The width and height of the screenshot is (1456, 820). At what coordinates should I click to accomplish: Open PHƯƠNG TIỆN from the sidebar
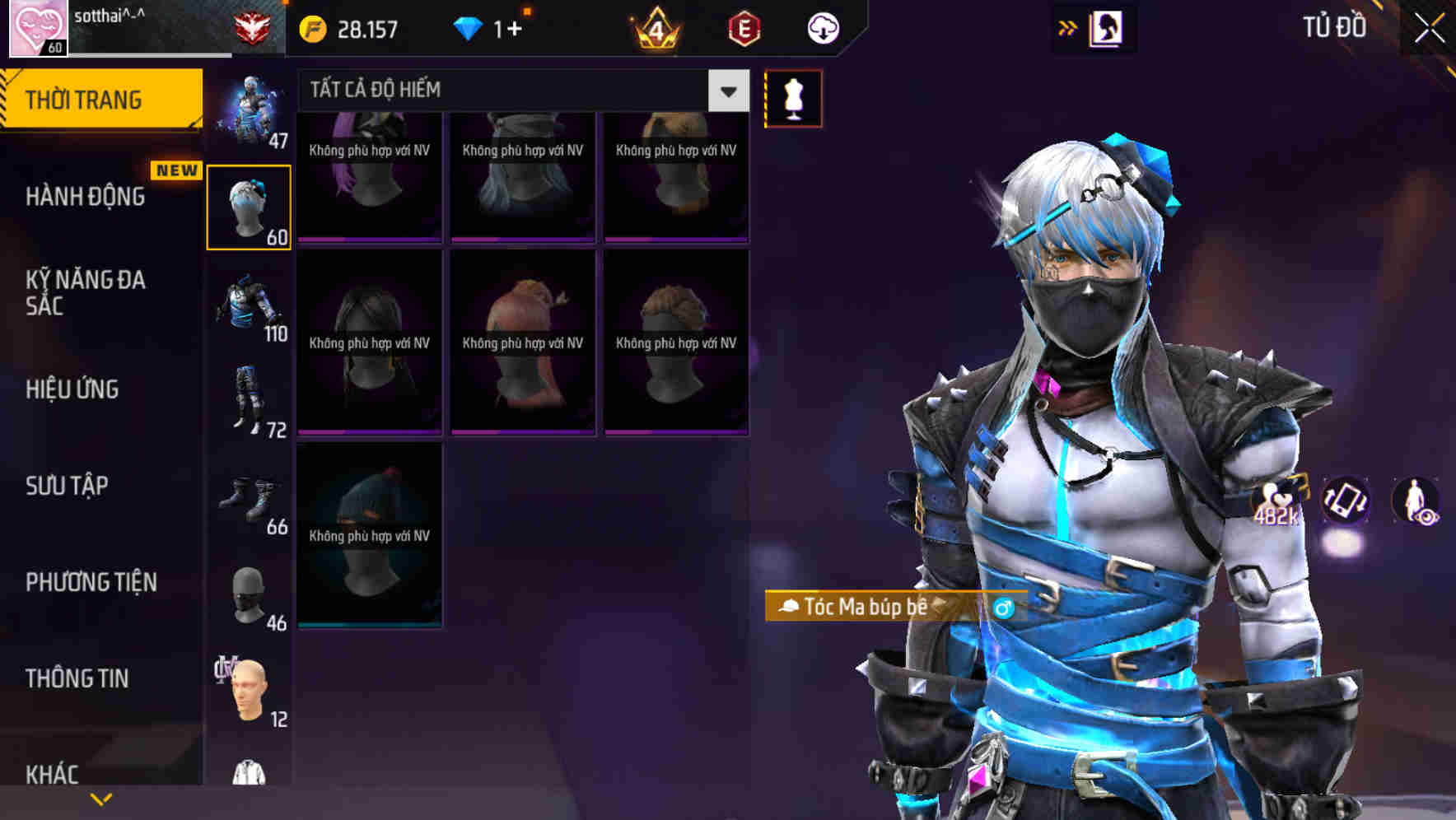coord(91,582)
